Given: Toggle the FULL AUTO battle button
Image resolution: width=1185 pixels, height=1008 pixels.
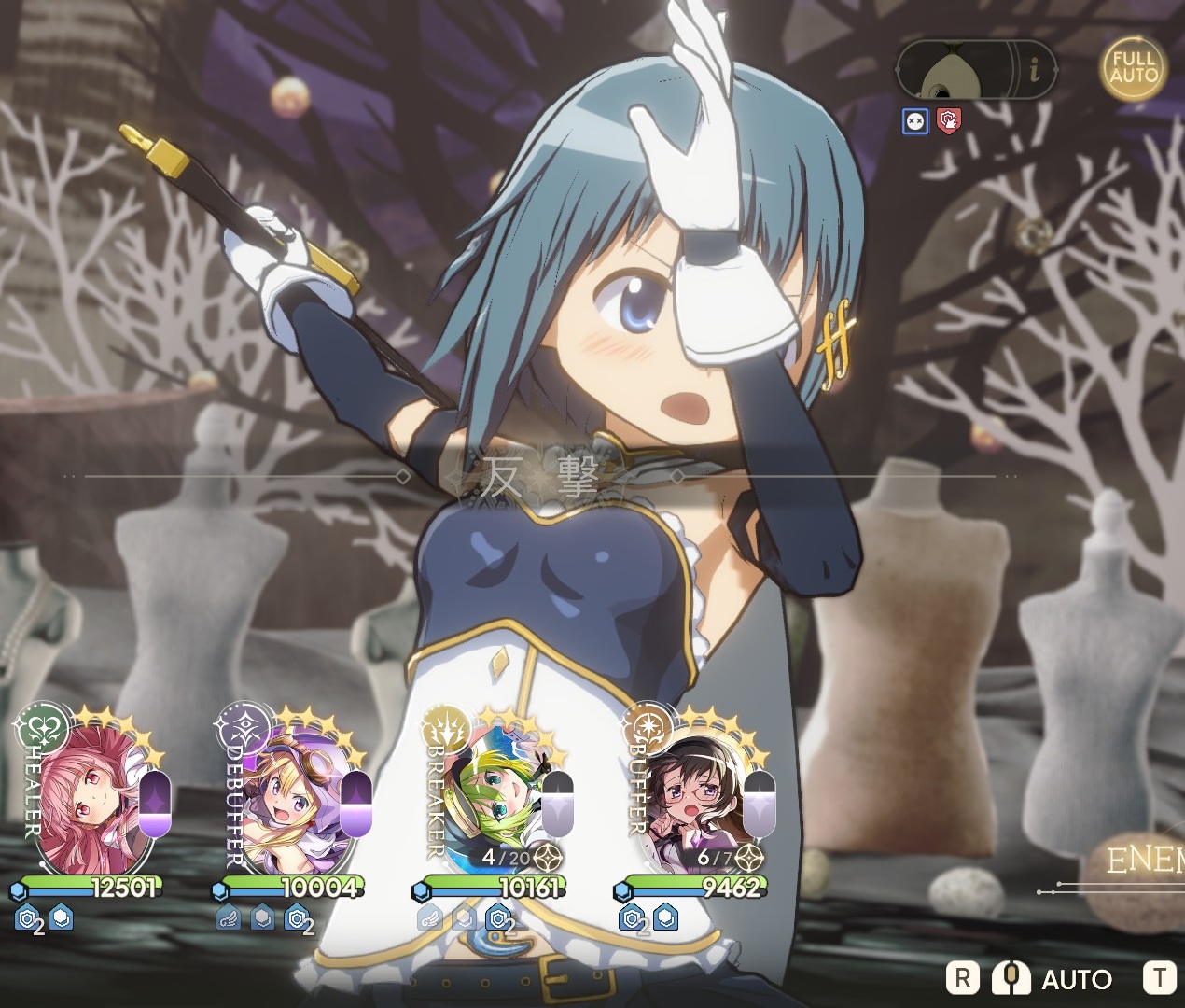Looking at the screenshot, I should point(1134,67).
